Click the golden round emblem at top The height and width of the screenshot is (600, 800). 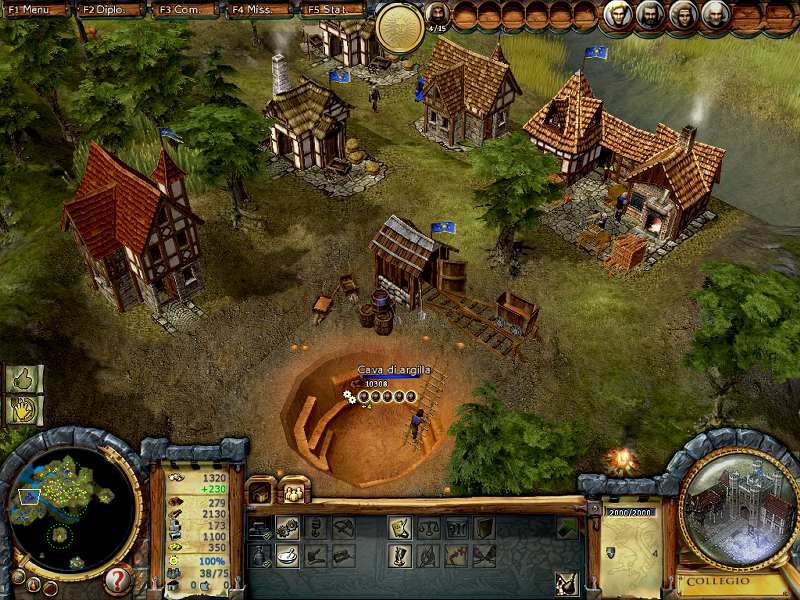click(399, 27)
